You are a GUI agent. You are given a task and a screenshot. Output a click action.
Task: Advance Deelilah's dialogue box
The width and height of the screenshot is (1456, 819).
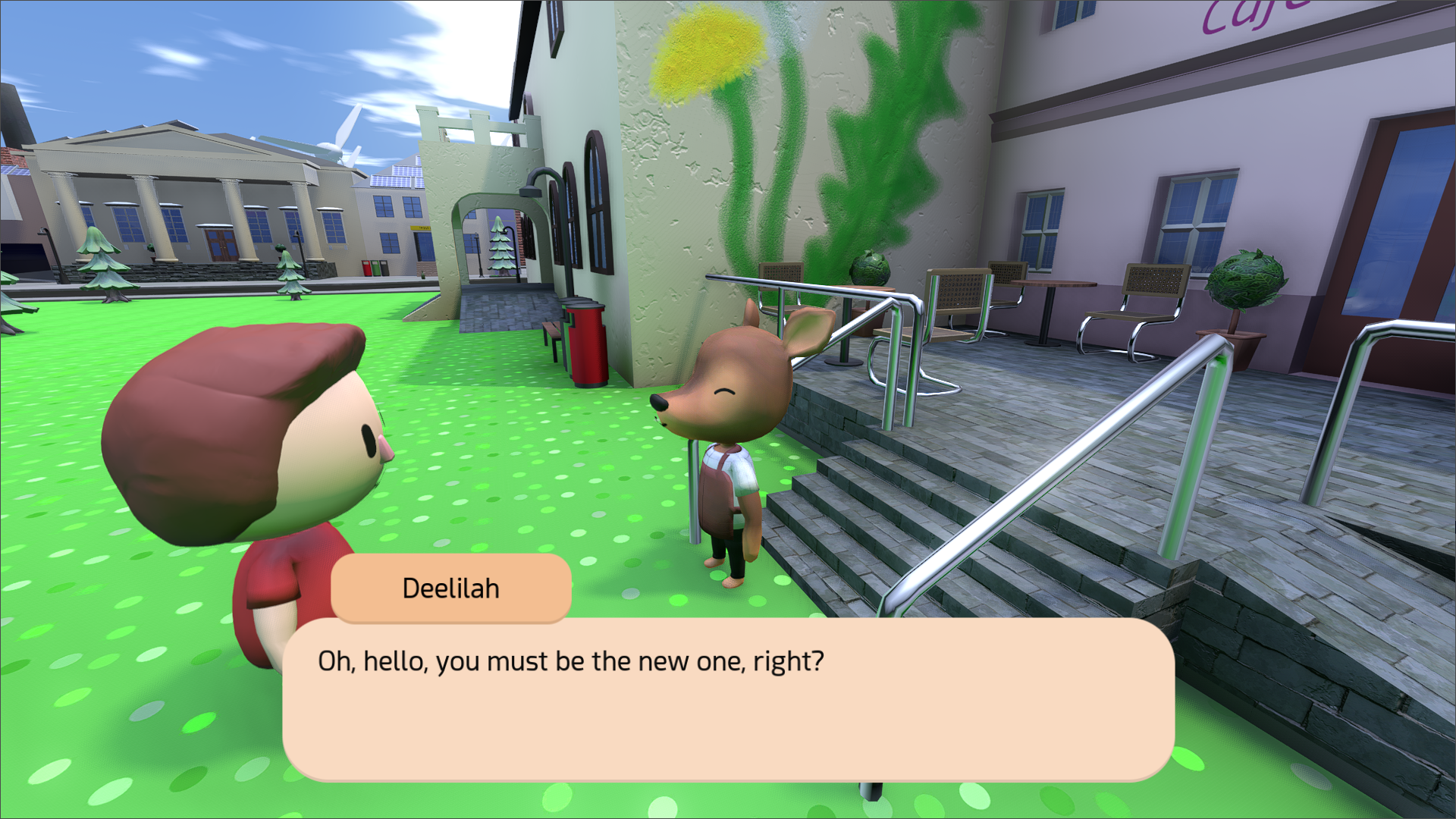728,699
